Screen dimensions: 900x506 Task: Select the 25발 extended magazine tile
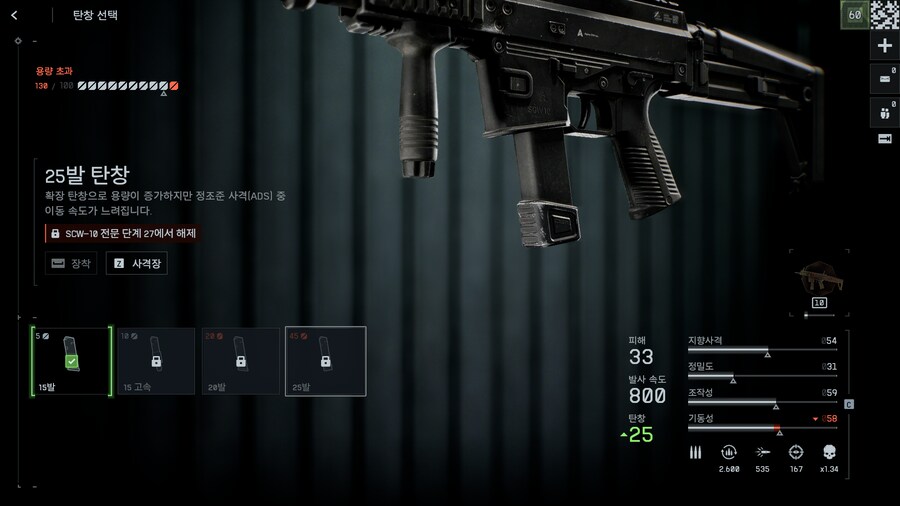[x=325, y=361]
